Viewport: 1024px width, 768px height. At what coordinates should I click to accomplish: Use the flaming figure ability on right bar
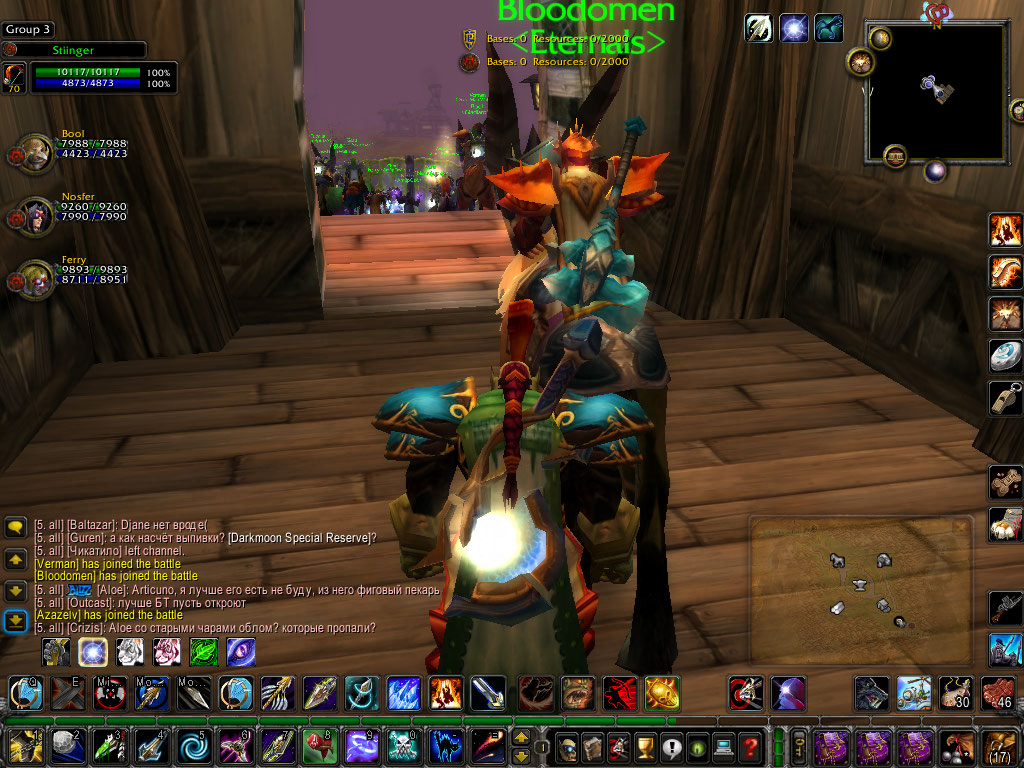pos(1004,229)
